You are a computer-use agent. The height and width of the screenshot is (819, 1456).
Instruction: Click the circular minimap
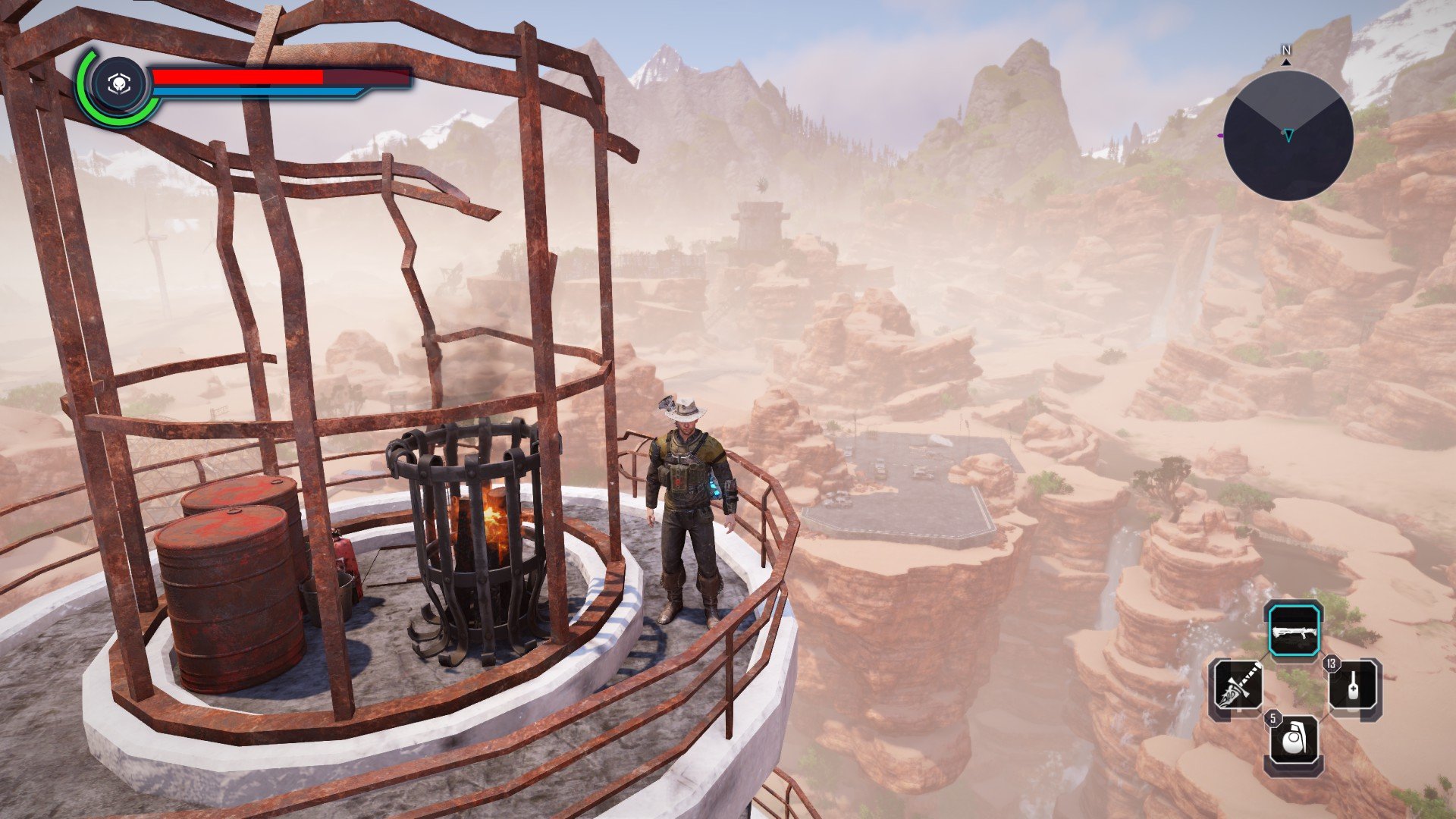pos(1288,135)
